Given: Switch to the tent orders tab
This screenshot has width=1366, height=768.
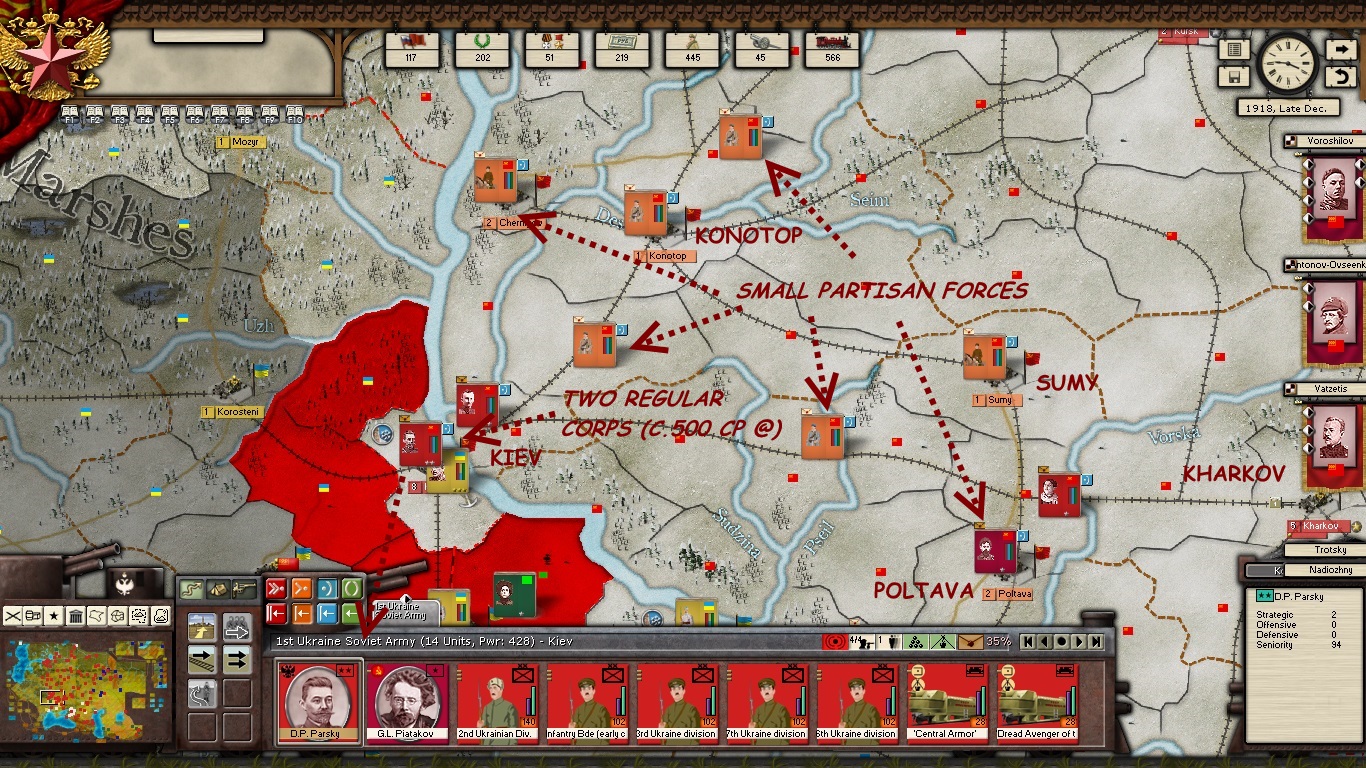Looking at the screenshot, I should [217, 589].
